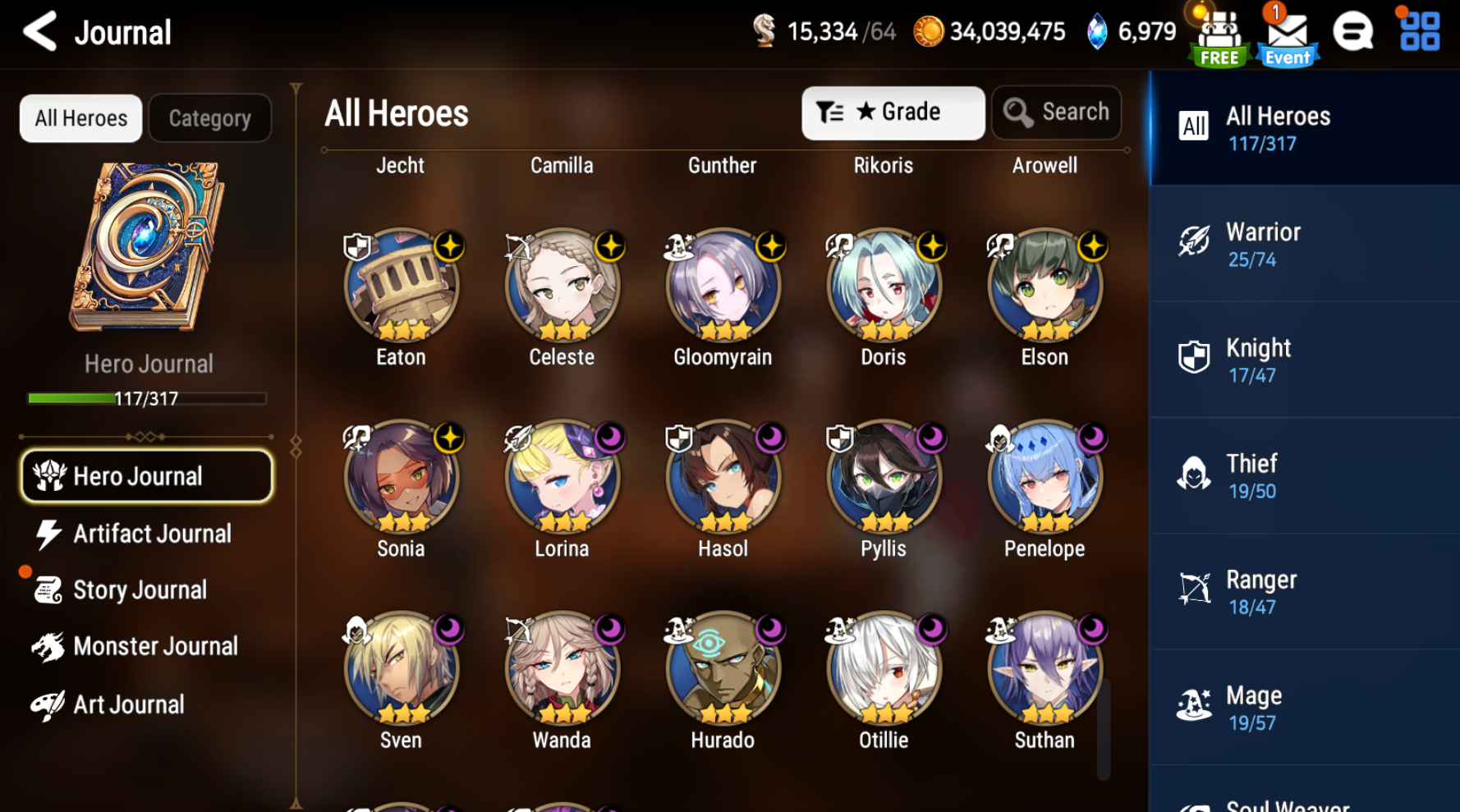This screenshot has height=812, width=1460.
Task: Click the Hero Journal progress bar
Action: tap(146, 399)
